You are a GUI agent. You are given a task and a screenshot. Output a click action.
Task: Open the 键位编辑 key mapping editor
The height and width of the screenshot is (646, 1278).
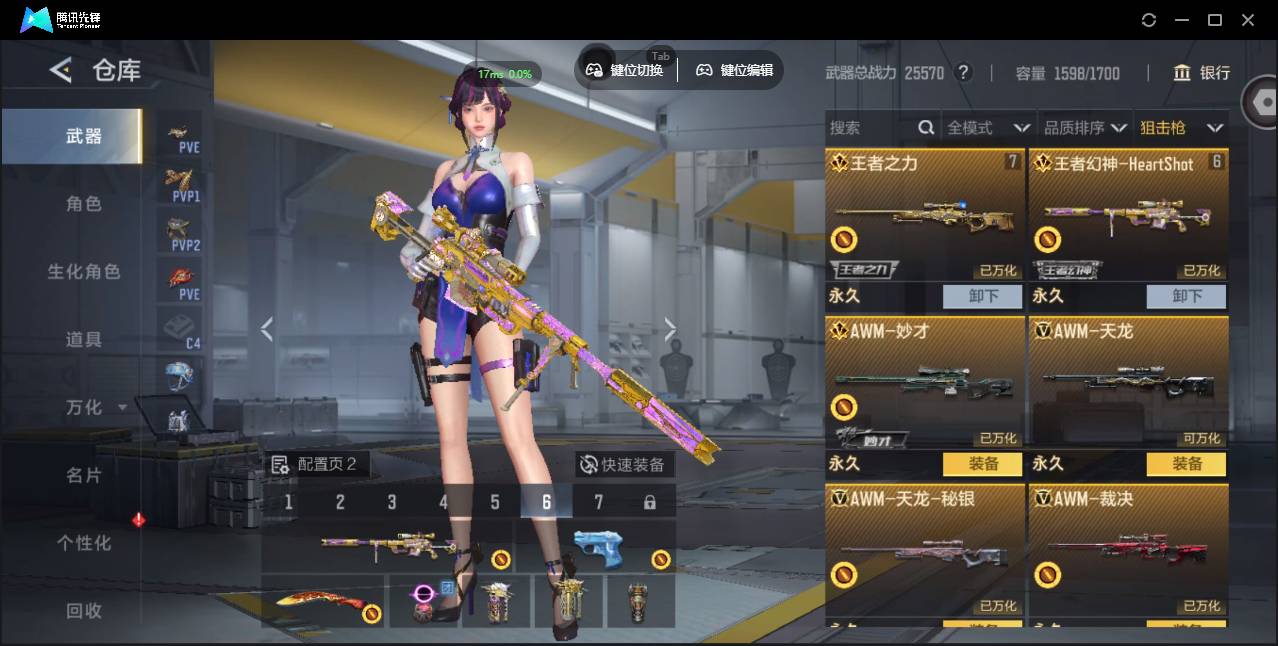click(x=735, y=70)
